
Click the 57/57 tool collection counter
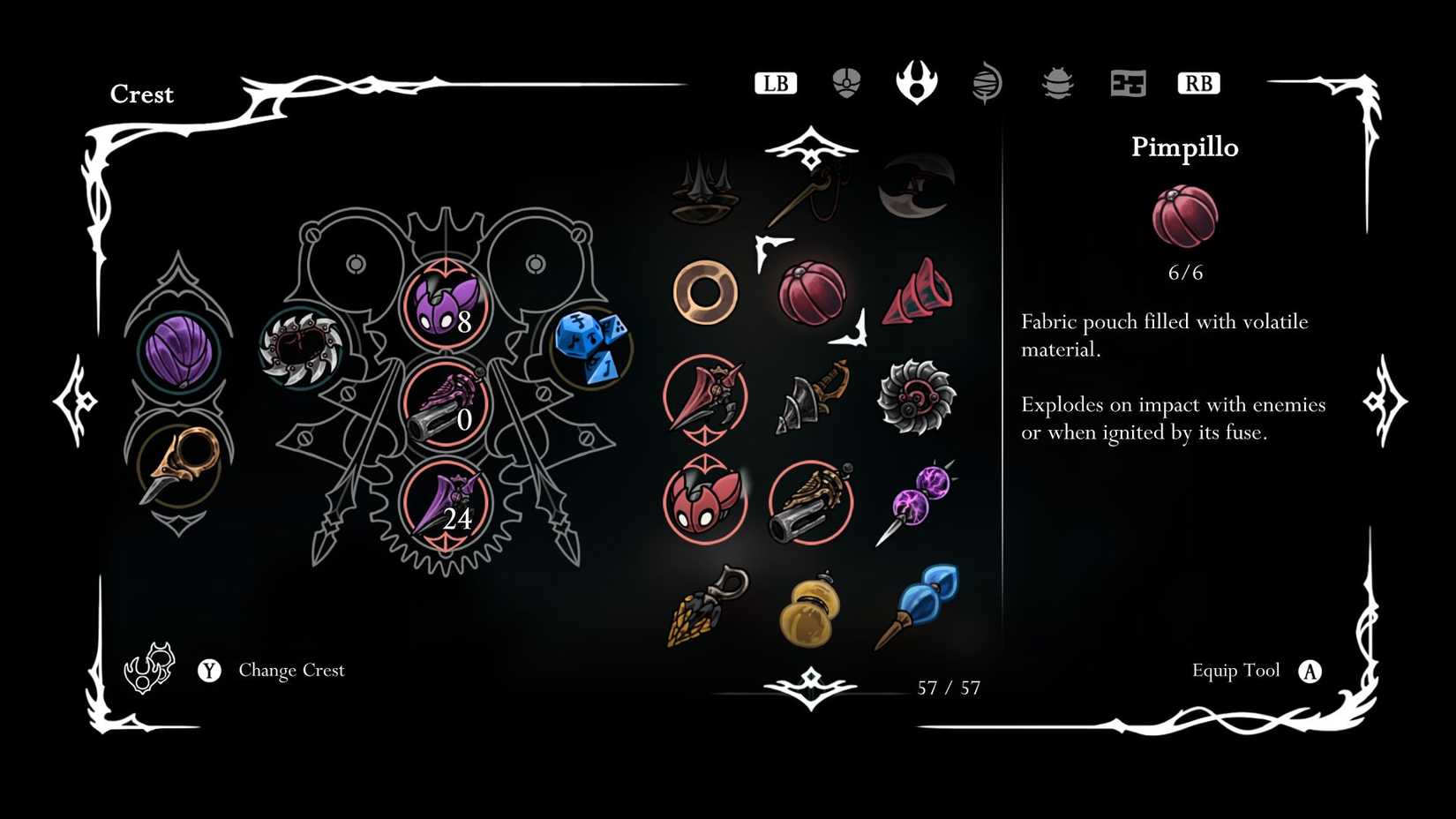tap(947, 687)
